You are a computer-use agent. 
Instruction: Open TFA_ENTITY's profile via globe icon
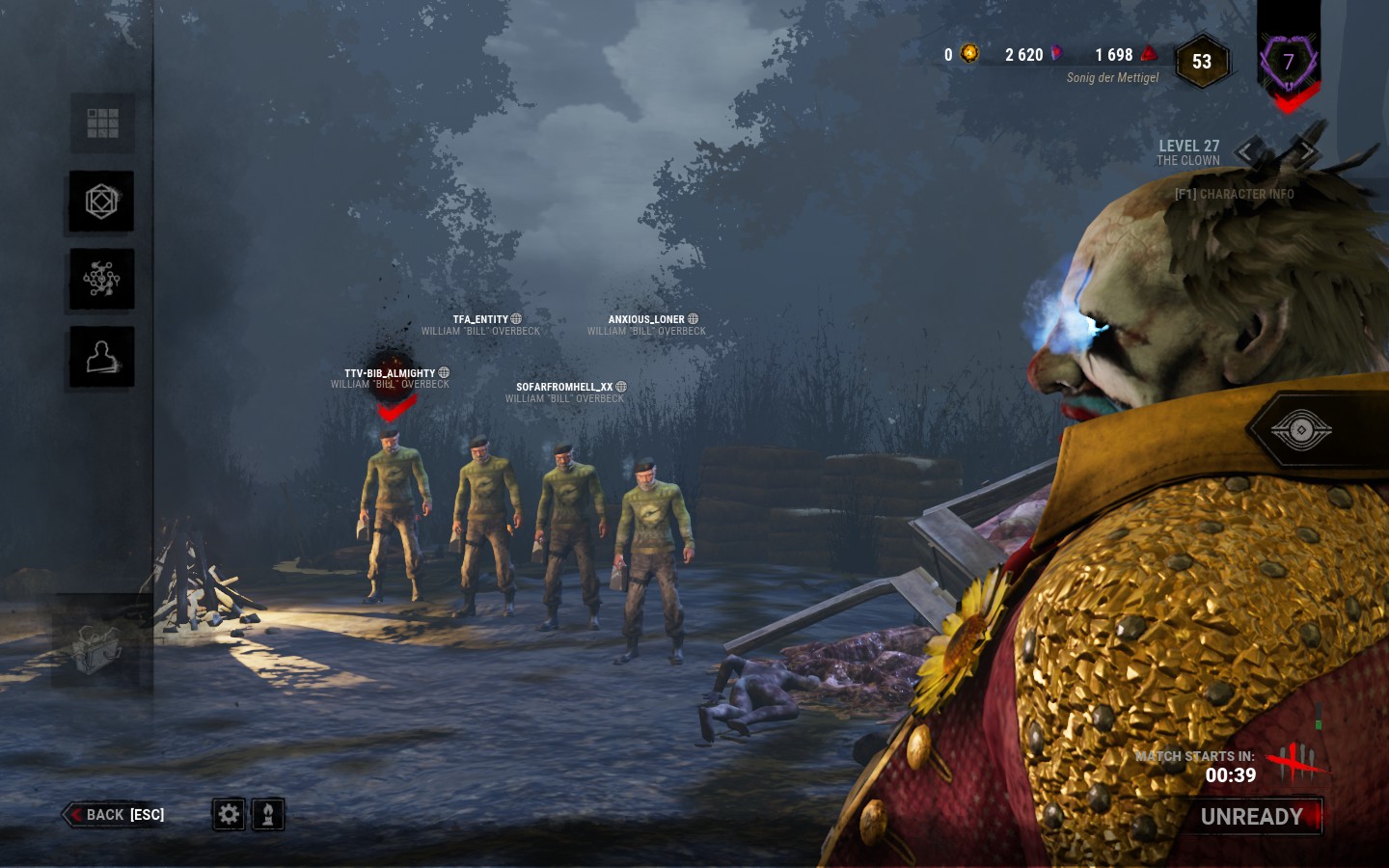click(x=516, y=318)
